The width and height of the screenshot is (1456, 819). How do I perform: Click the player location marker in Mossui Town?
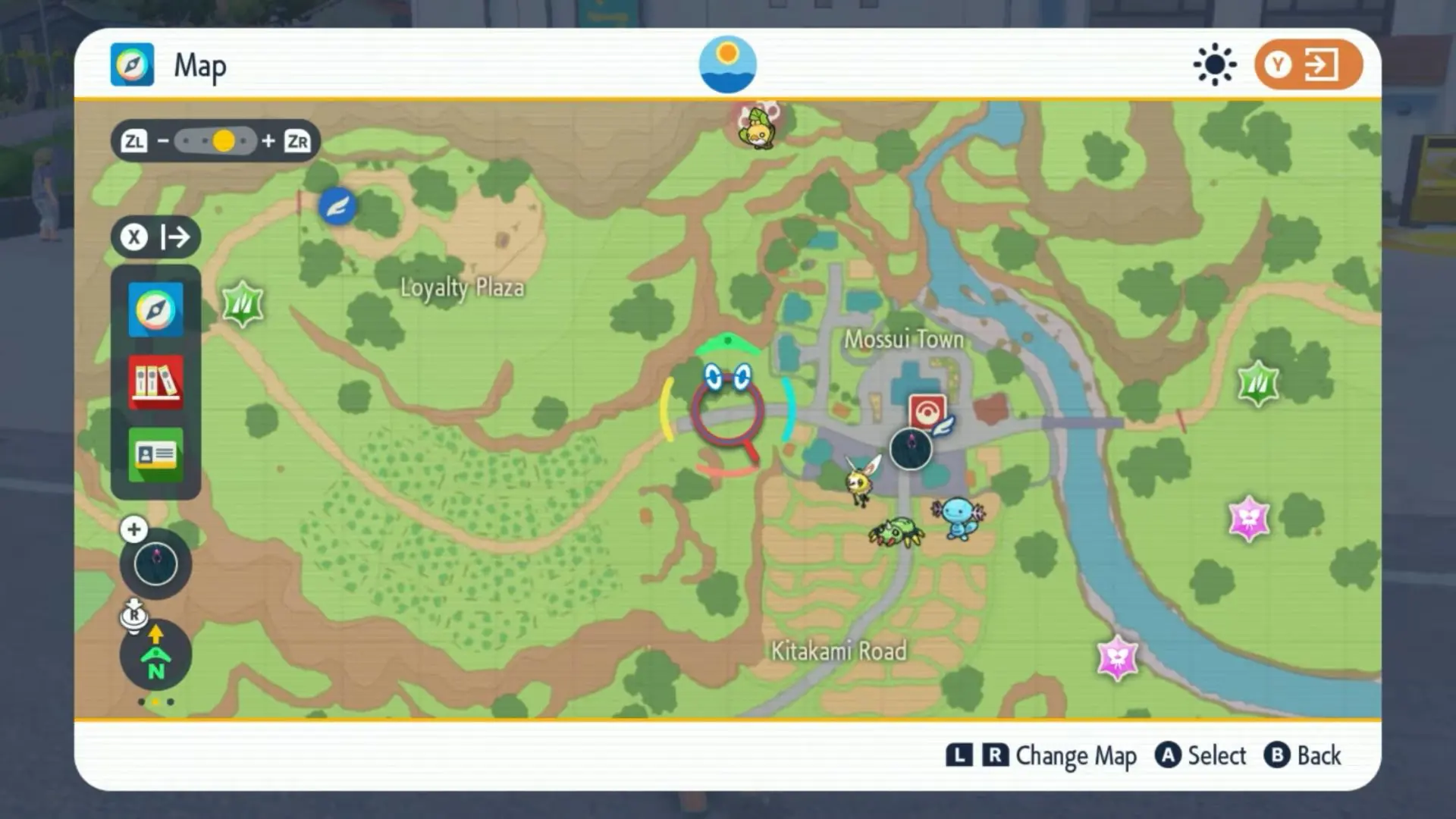coord(911,449)
